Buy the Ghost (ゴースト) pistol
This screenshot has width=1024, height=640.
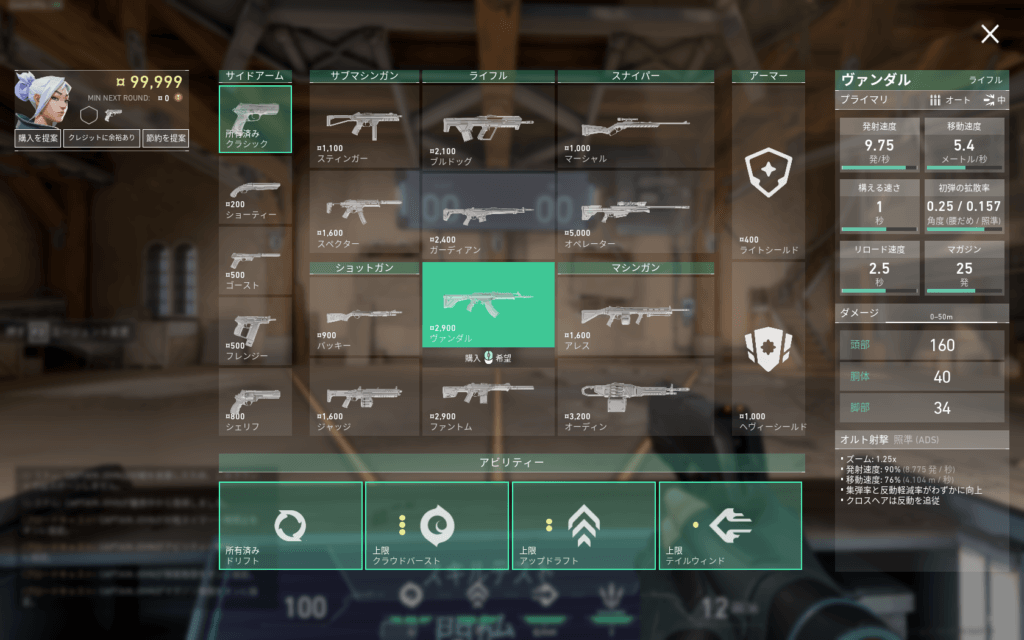coord(255,260)
